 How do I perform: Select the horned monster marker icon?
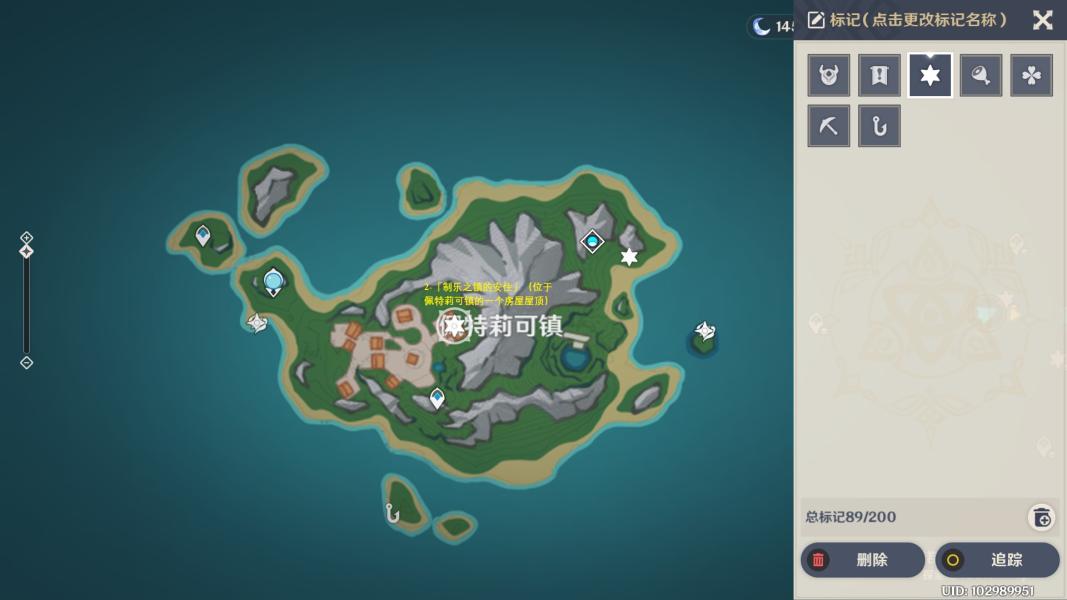[829, 75]
